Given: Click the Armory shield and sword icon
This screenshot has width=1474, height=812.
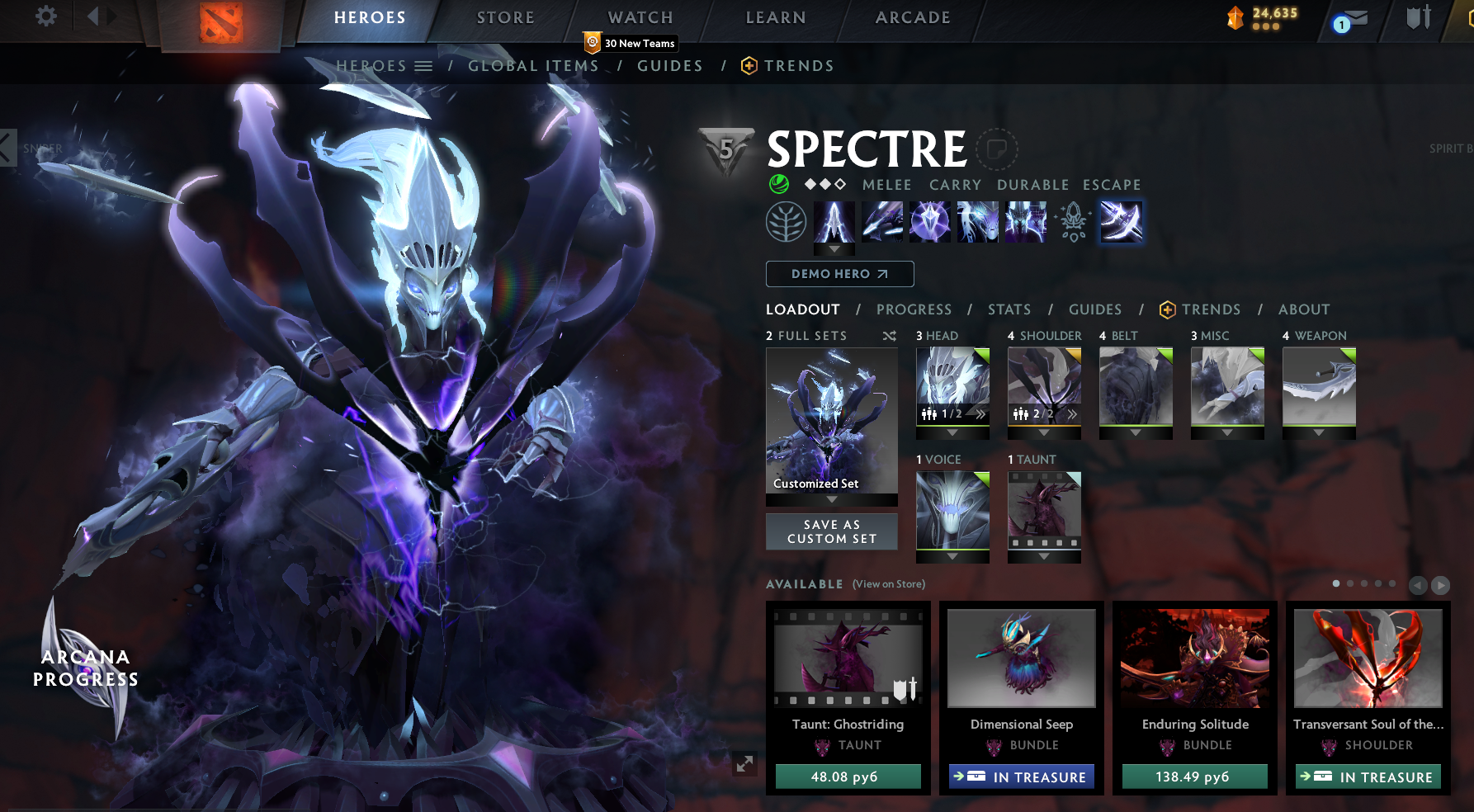Looking at the screenshot, I should click(x=1418, y=18).
